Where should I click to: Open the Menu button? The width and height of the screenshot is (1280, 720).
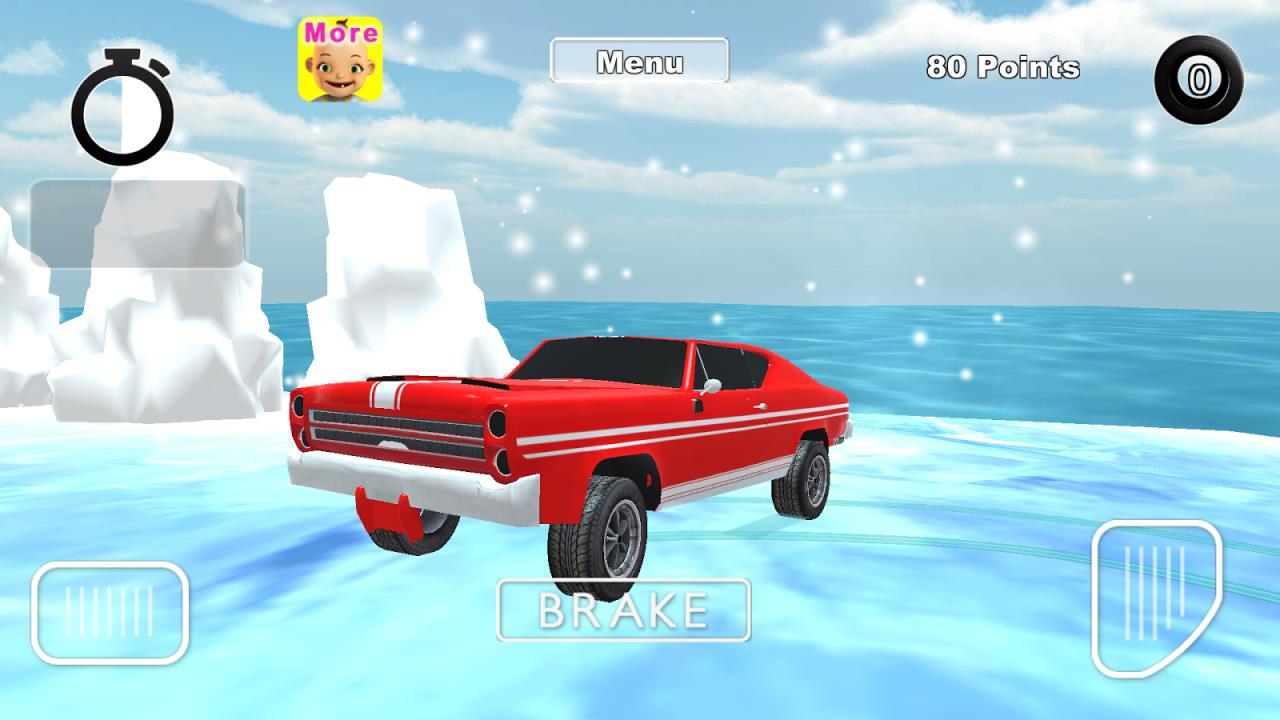tap(639, 61)
